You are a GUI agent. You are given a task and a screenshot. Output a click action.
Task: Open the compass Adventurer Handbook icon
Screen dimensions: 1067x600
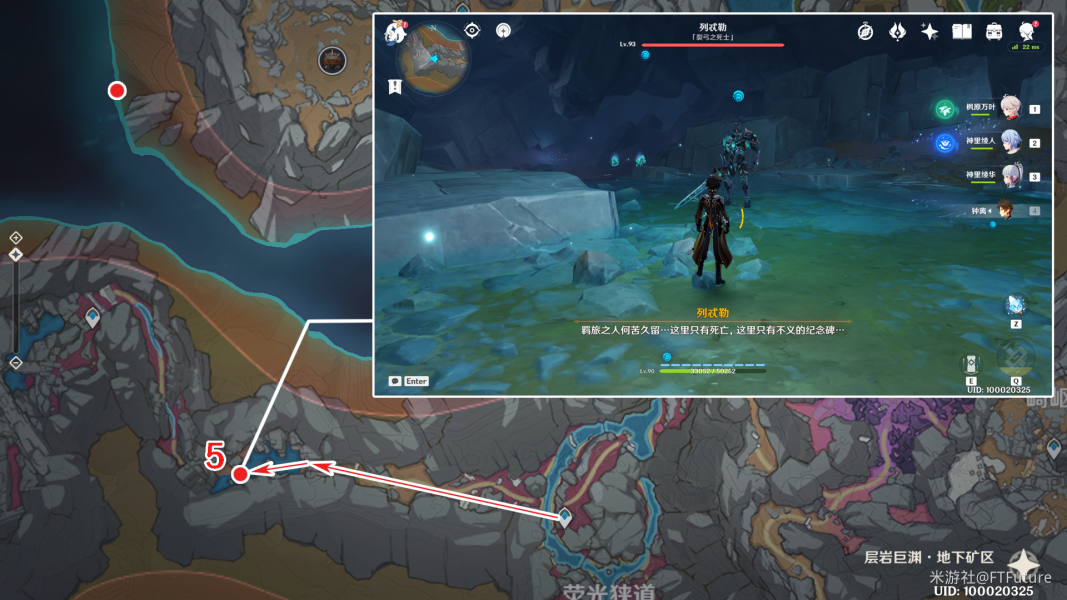[x=865, y=32]
